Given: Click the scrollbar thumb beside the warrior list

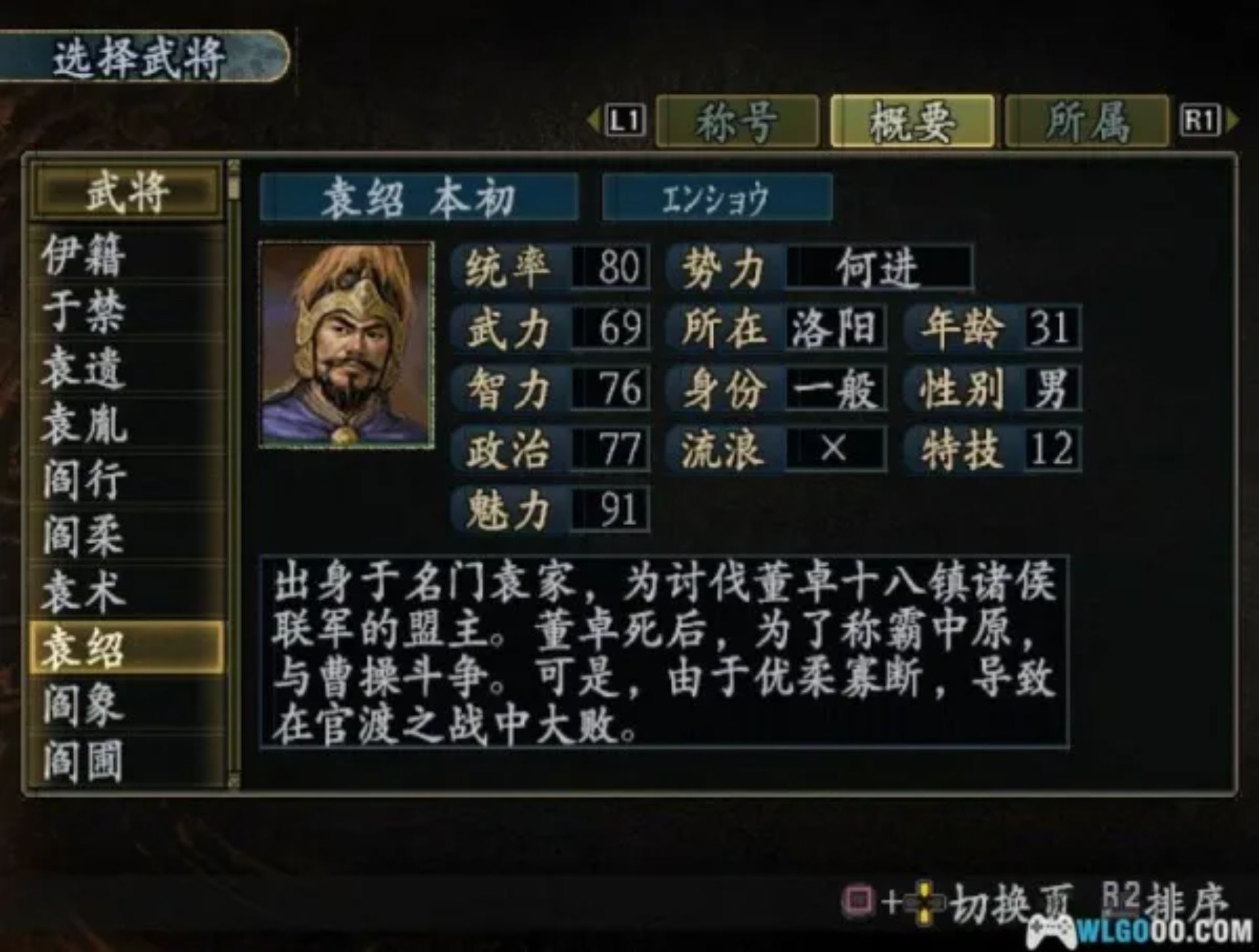Looking at the screenshot, I should (x=233, y=190).
